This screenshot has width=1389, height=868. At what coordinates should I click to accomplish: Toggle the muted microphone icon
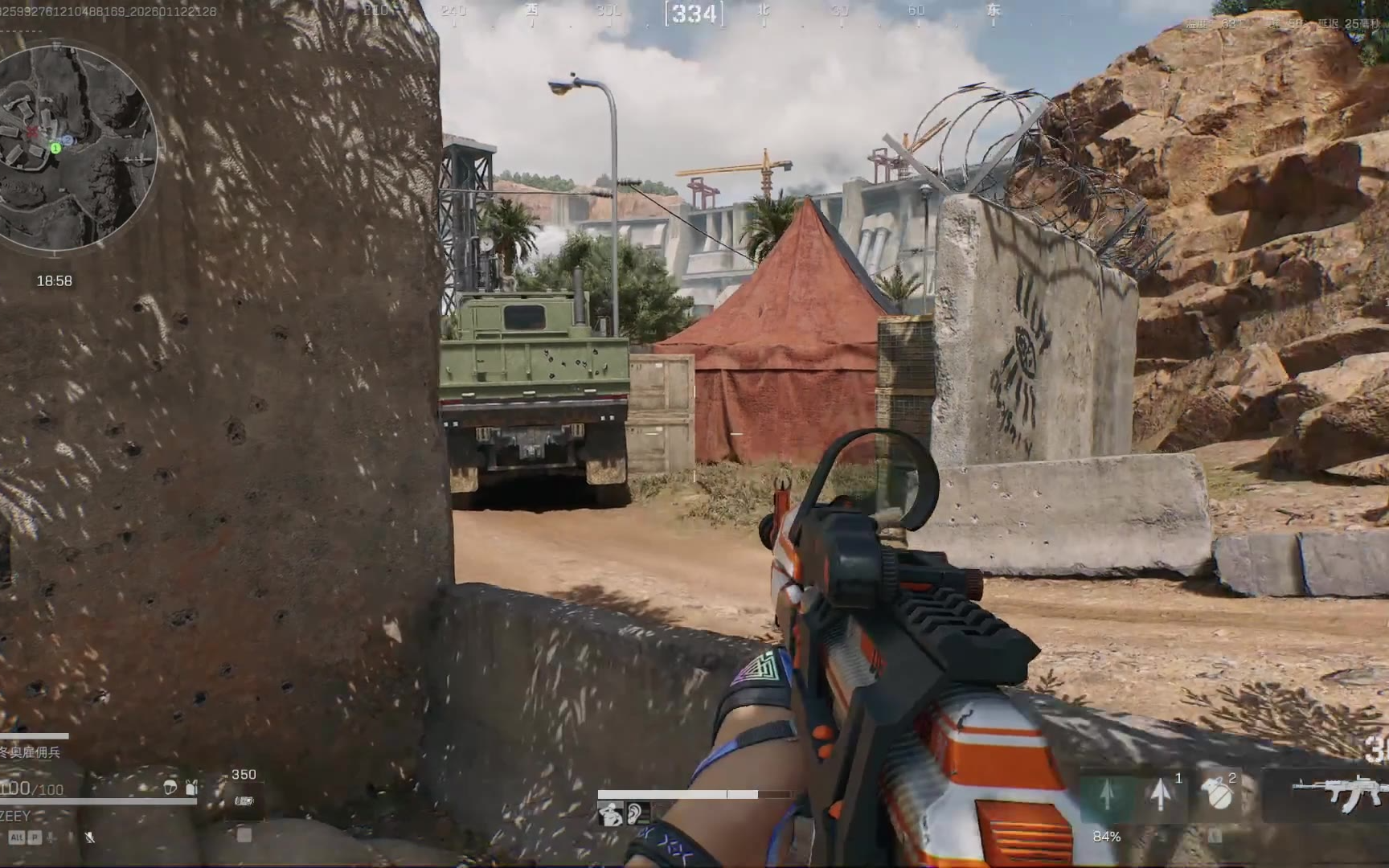pos(89,837)
